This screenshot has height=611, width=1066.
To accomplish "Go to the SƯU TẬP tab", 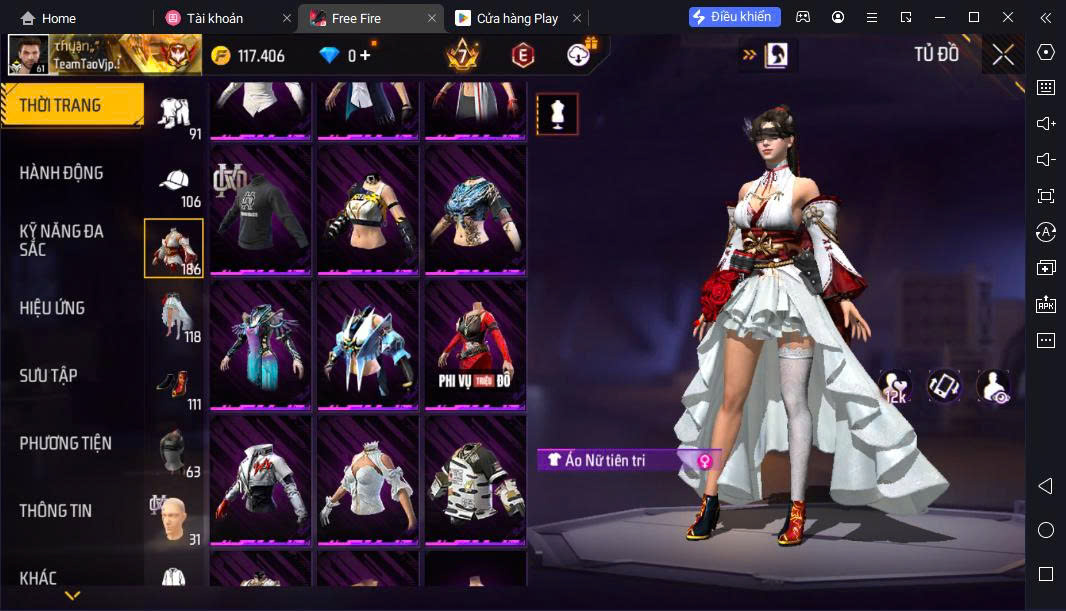I will pyautogui.click(x=48, y=376).
